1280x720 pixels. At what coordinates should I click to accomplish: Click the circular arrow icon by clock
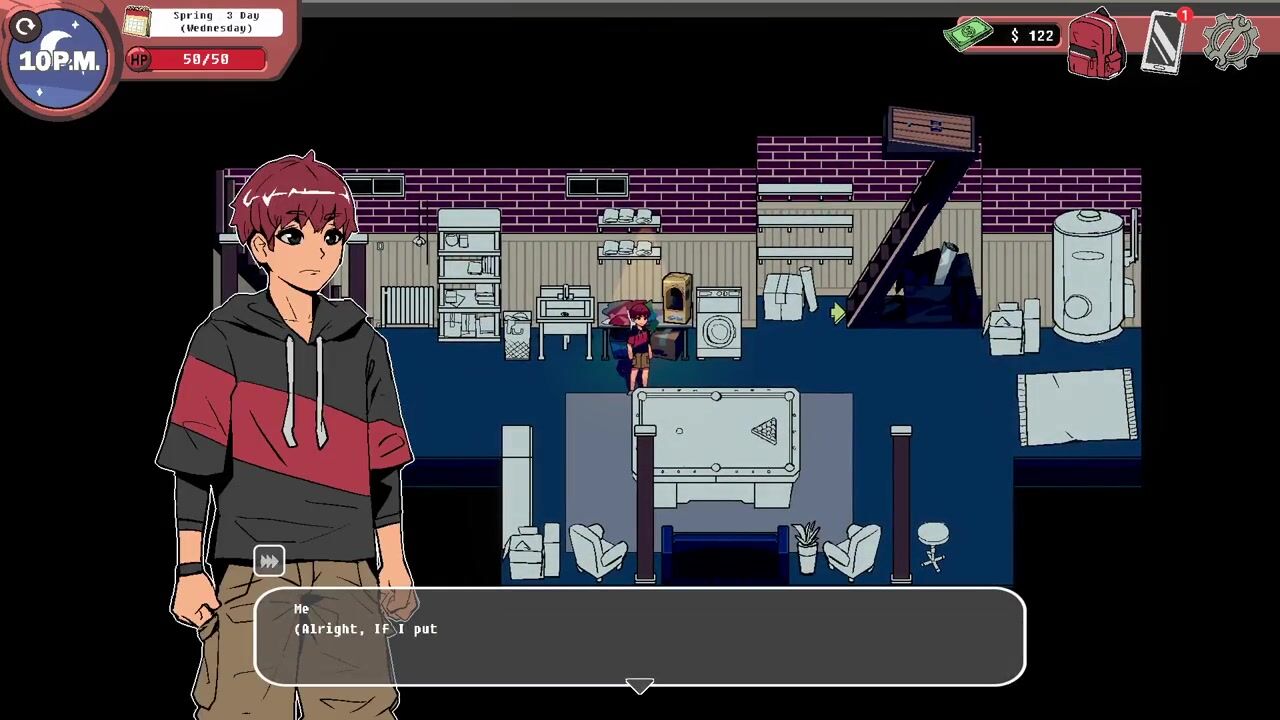26,27
